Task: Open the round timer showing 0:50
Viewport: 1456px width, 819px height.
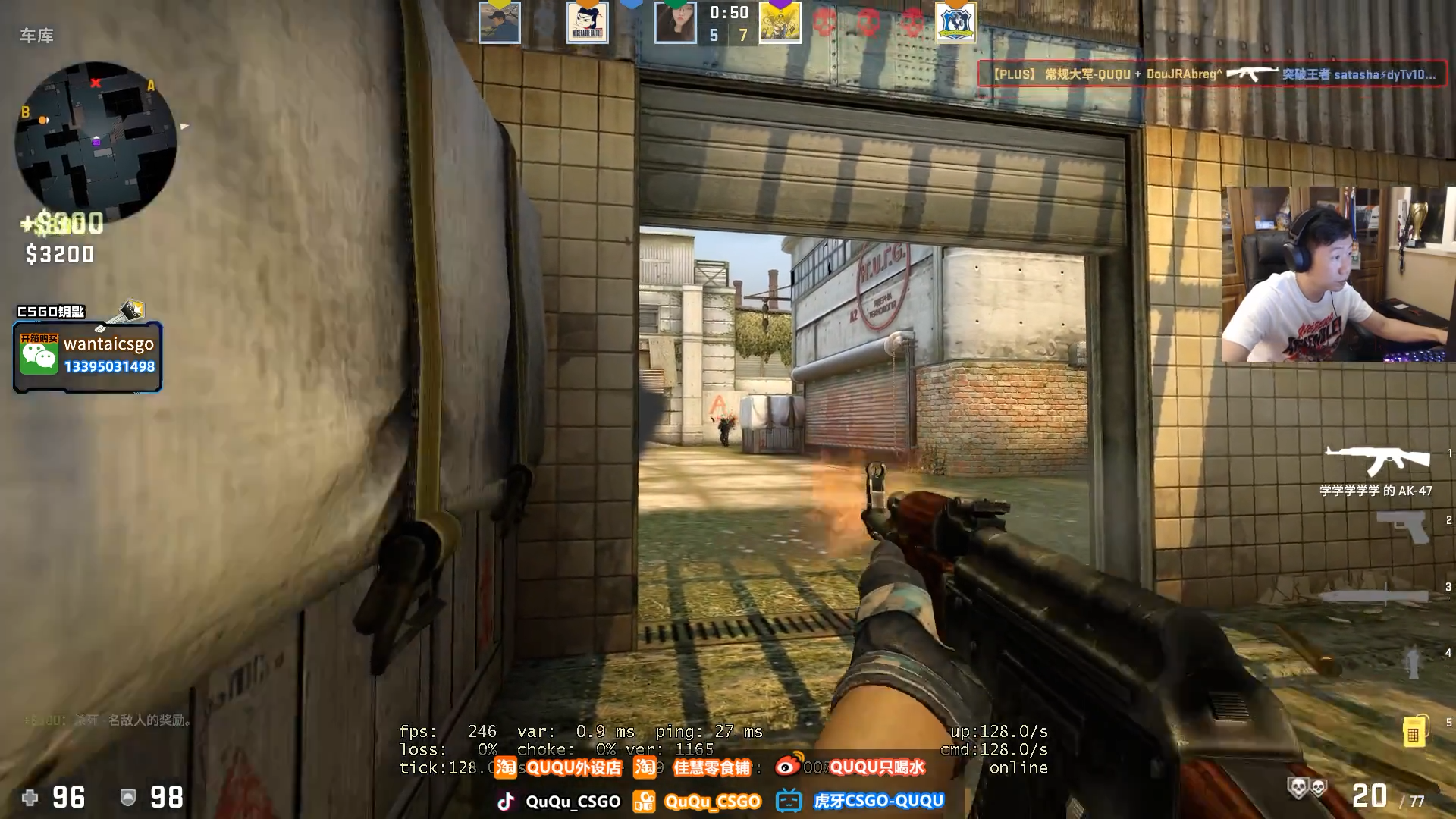Action: (x=728, y=12)
